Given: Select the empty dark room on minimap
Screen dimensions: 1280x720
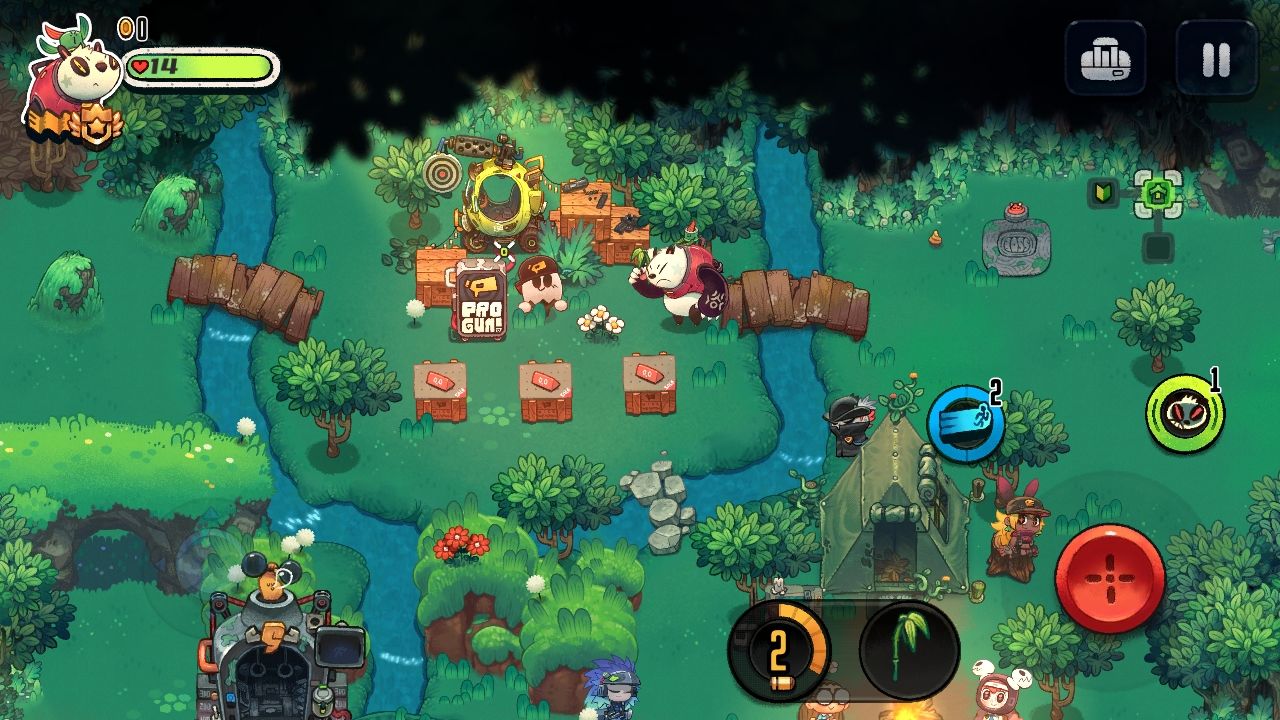Looking at the screenshot, I should click(1157, 247).
